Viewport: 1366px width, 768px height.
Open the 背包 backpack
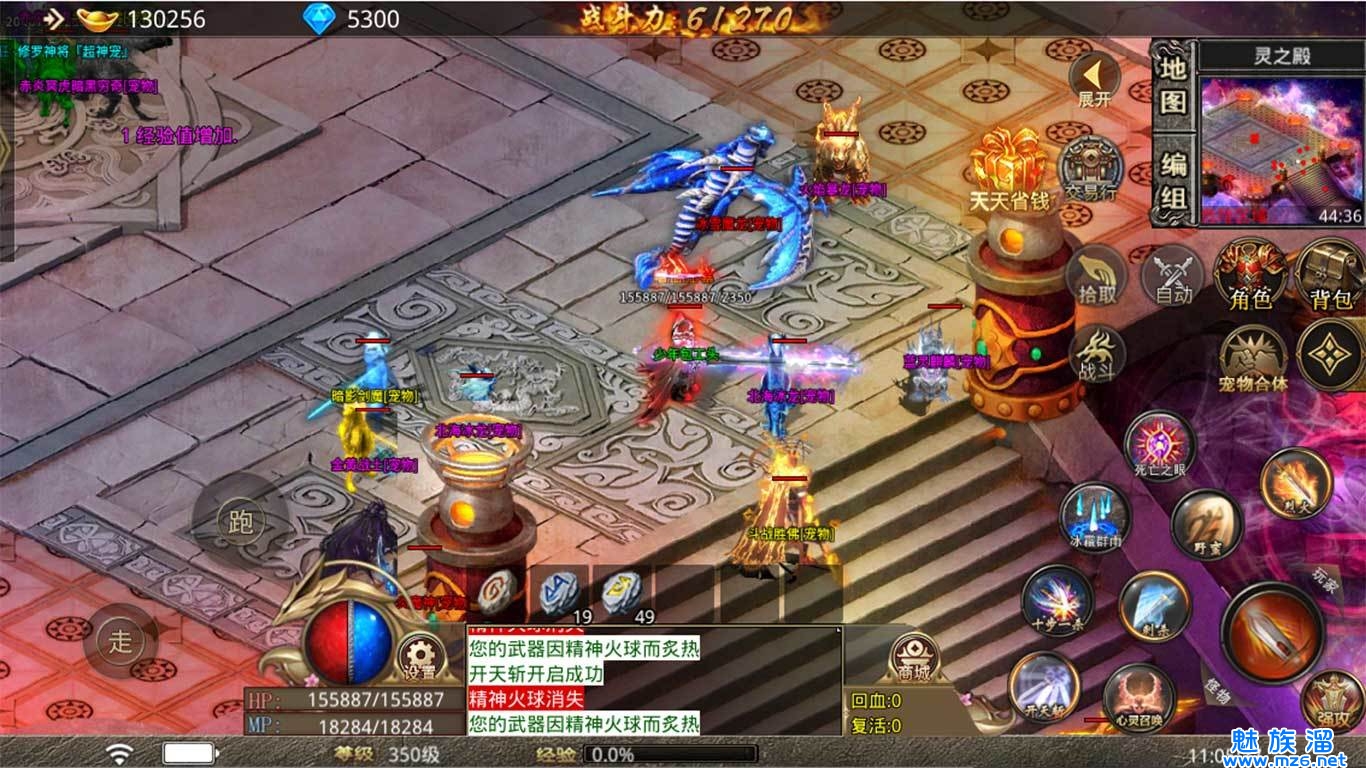pos(1330,274)
